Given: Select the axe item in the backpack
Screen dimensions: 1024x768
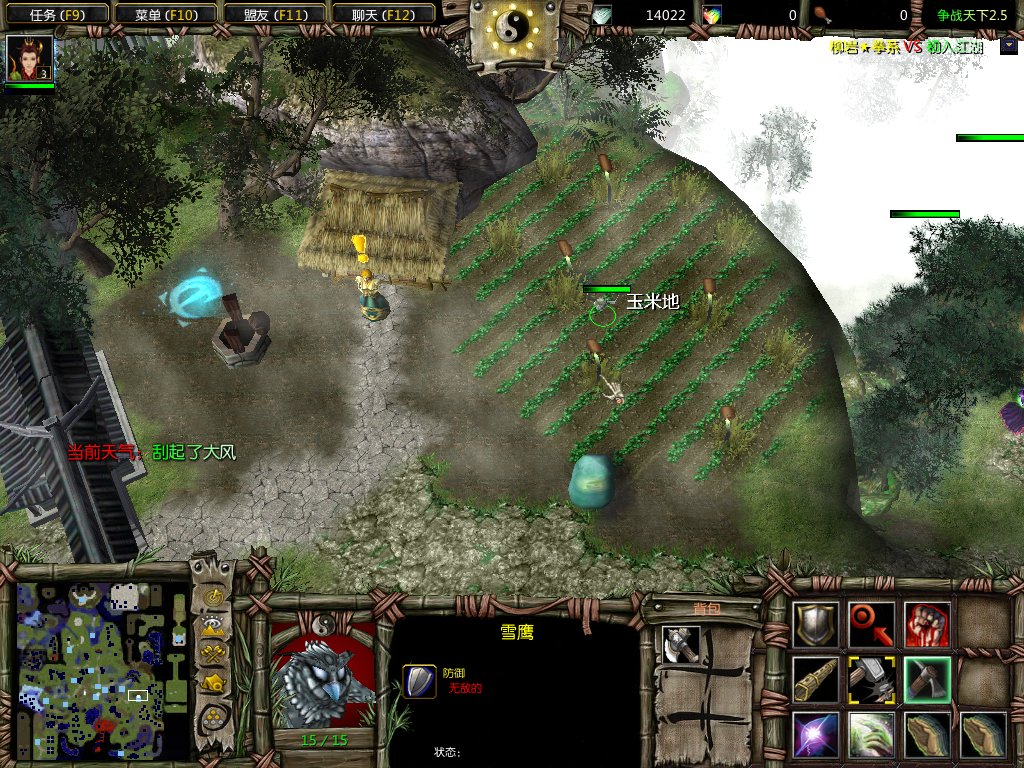Looking at the screenshot, I should pyautogui.click(x=680, y=643).
